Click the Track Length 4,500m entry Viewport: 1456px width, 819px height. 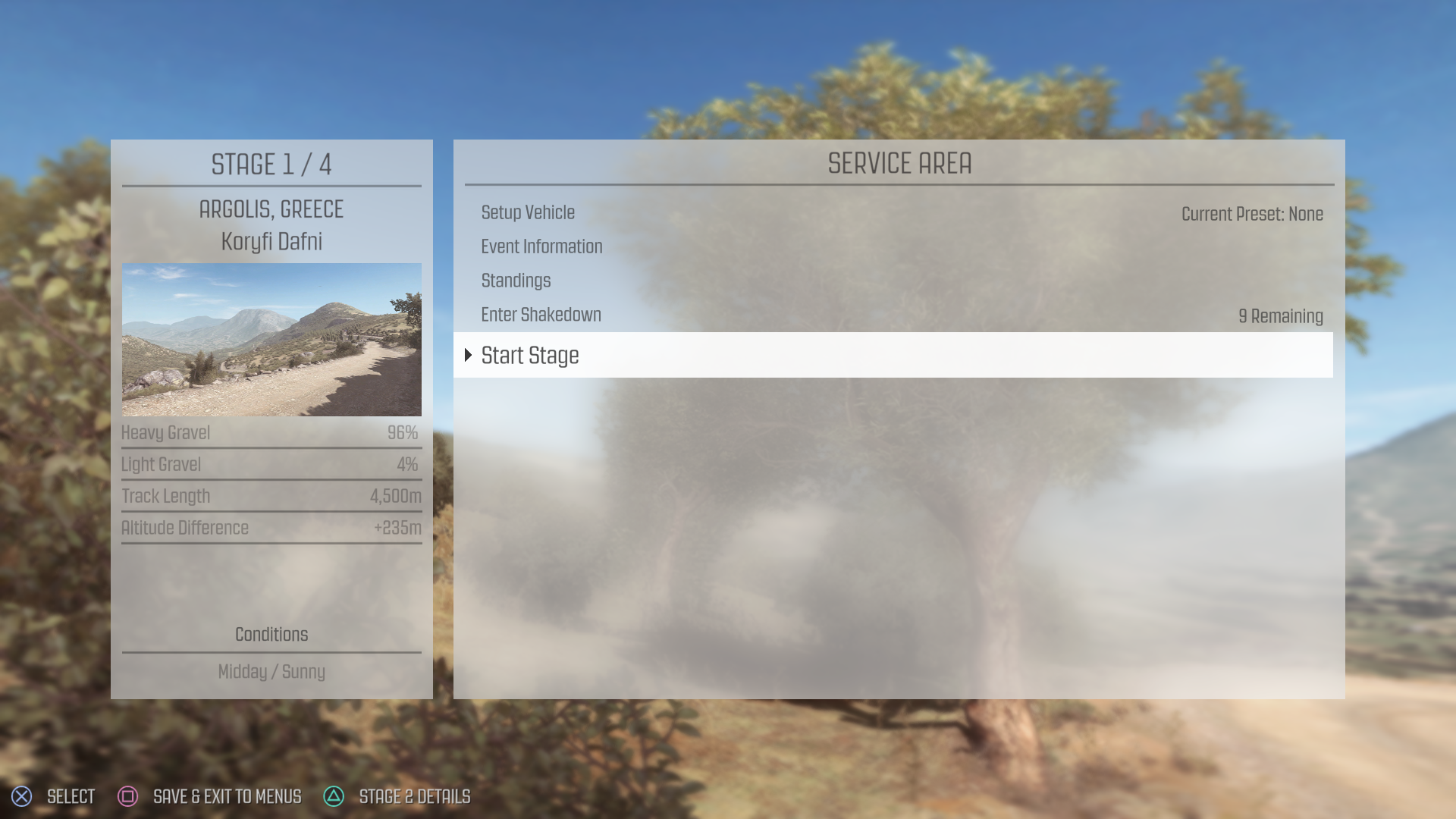(271, 497)
